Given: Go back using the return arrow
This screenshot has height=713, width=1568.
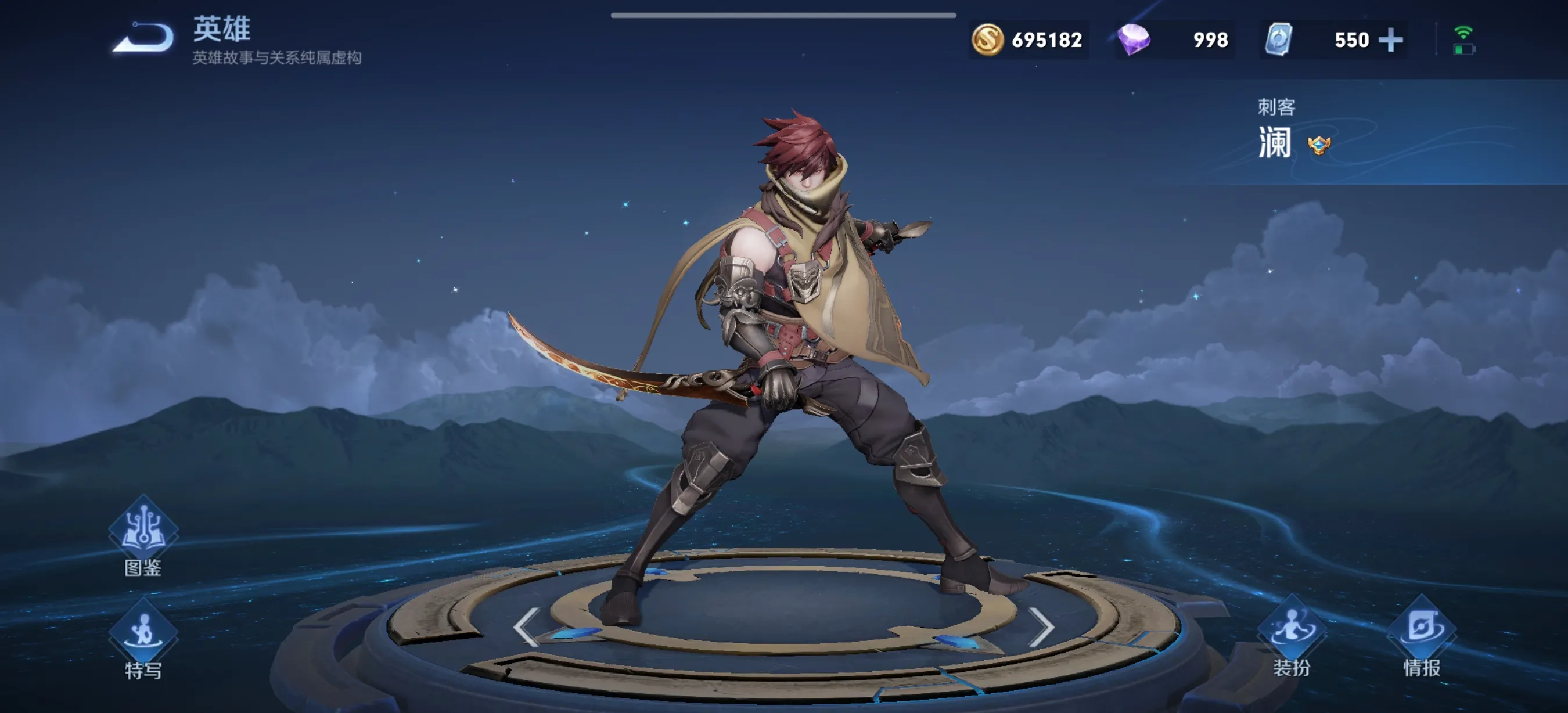Looking at the screenshot, I should click(143, 38).
